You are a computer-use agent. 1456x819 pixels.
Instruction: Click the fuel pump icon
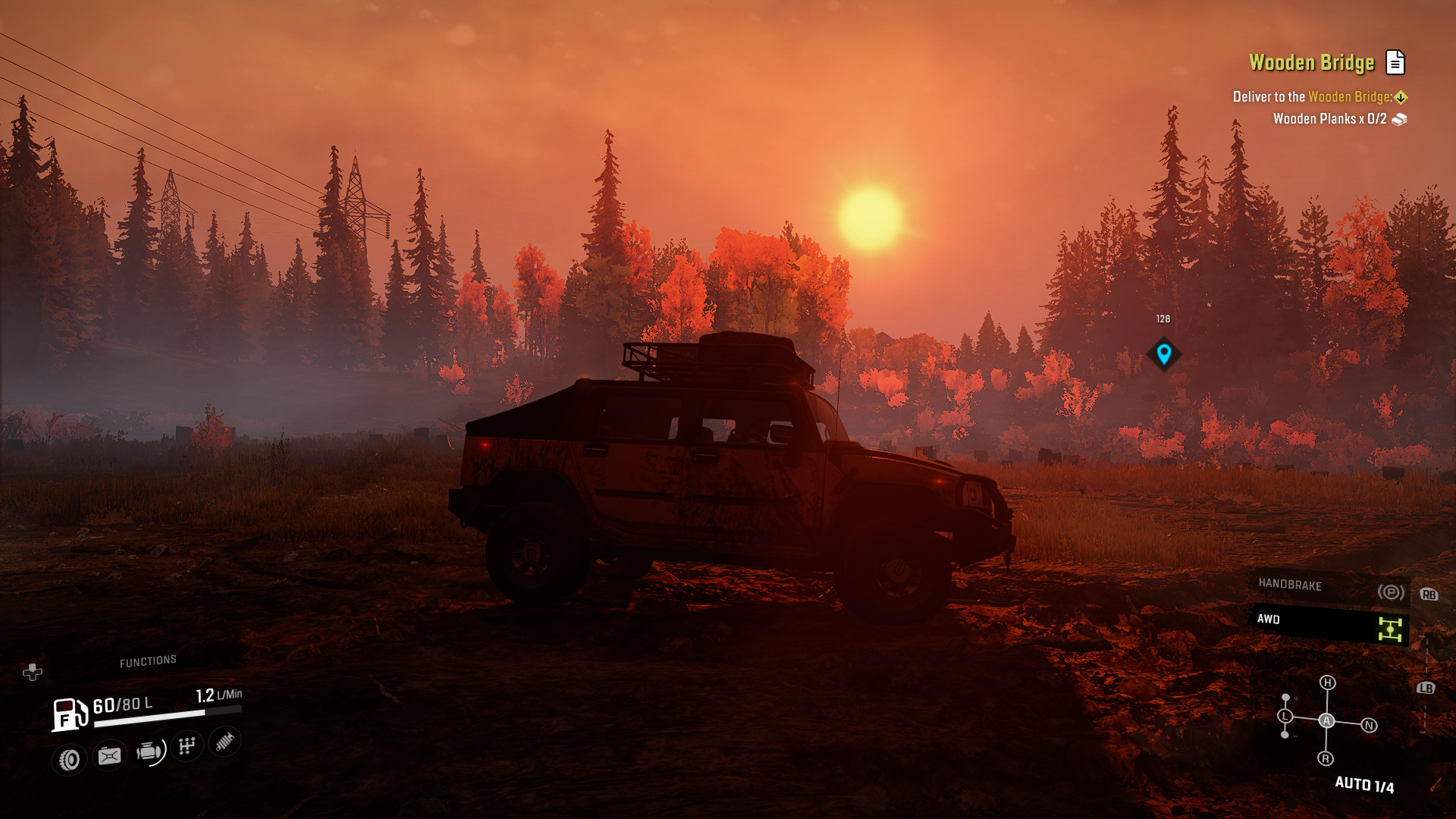70,714
